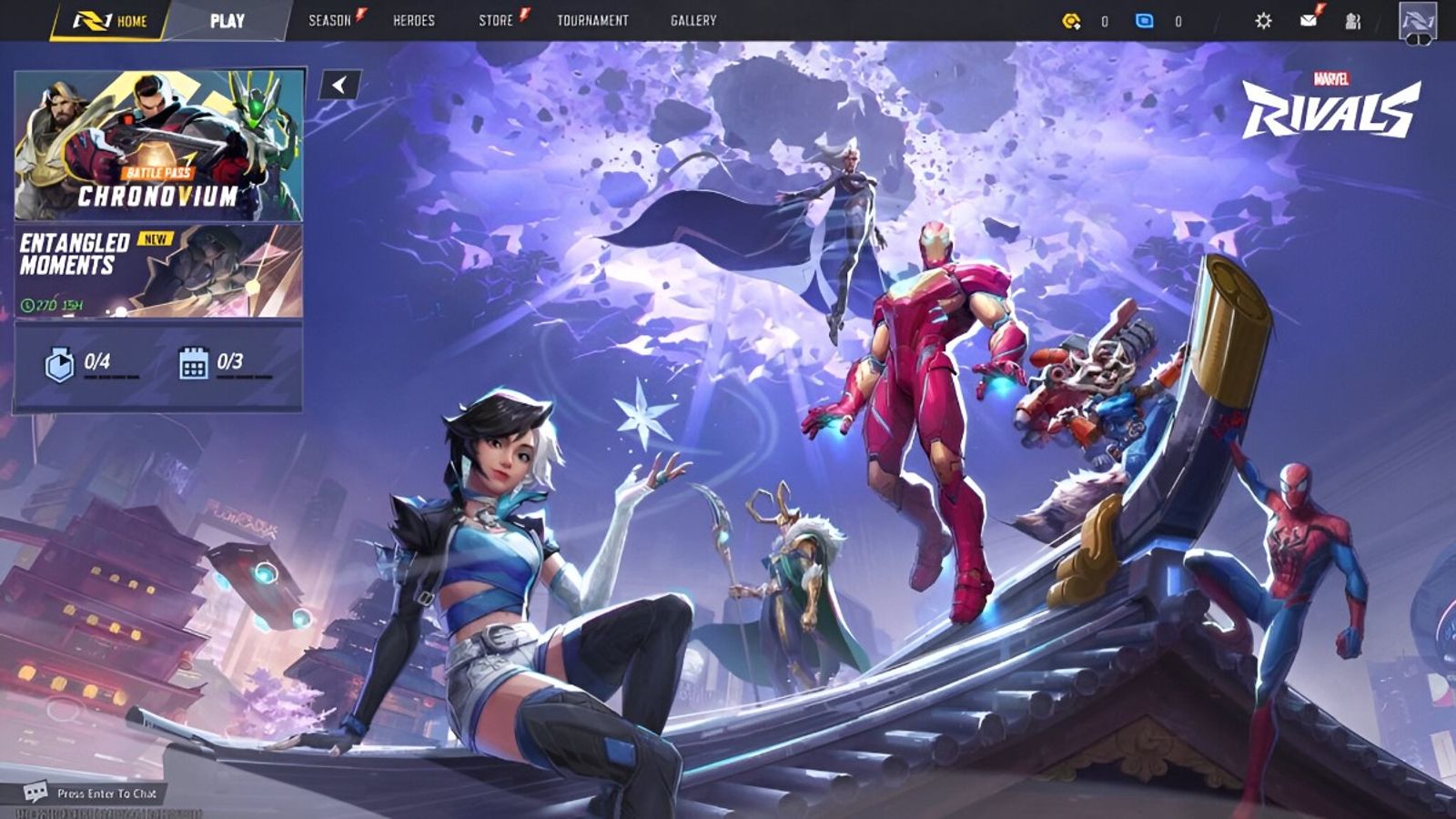This screenshot has height=819, width=1456.
Task: Open the Home tab
Action: pos(110,20)
